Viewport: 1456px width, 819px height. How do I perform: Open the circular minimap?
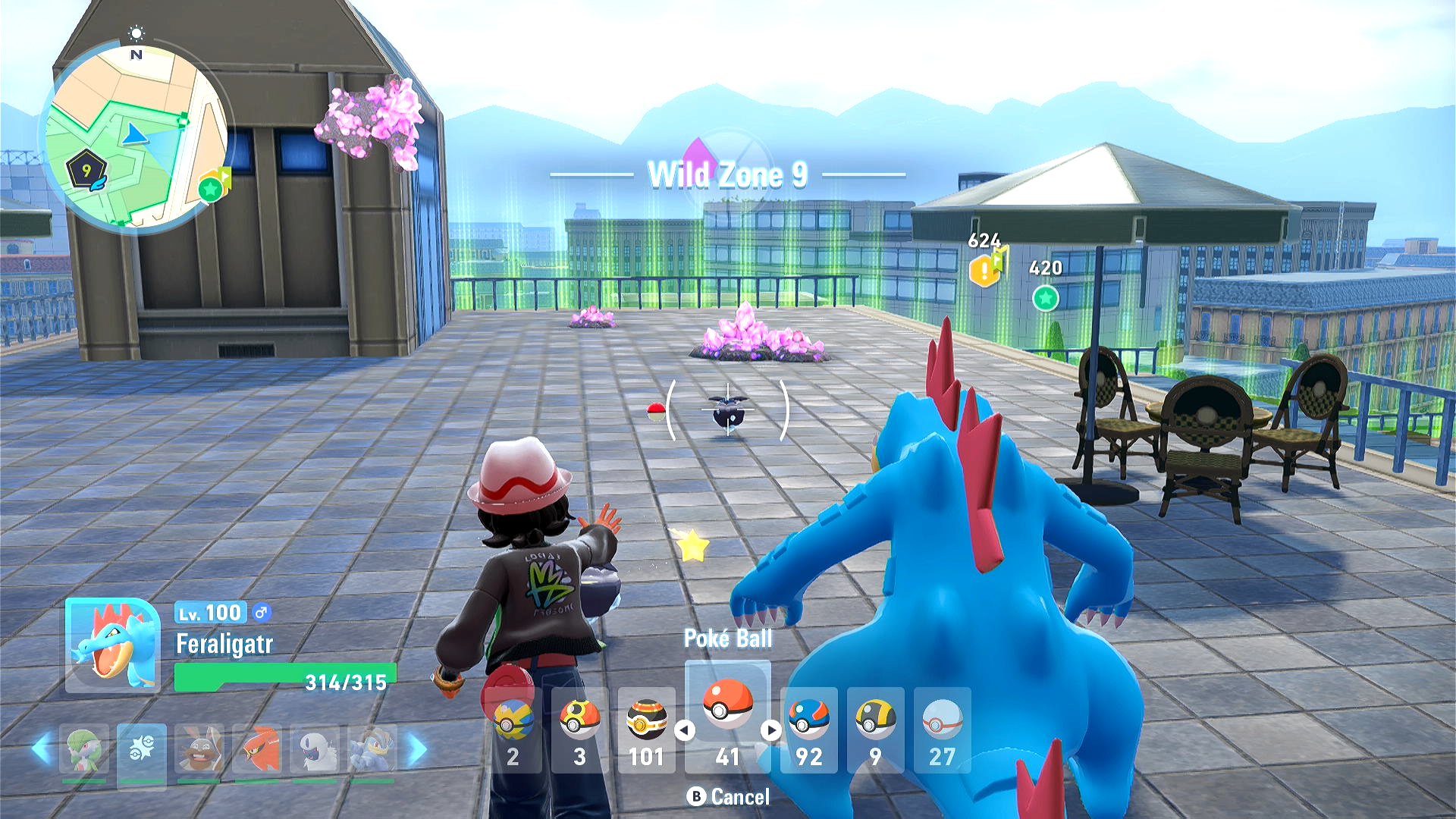tap(136, 136)
